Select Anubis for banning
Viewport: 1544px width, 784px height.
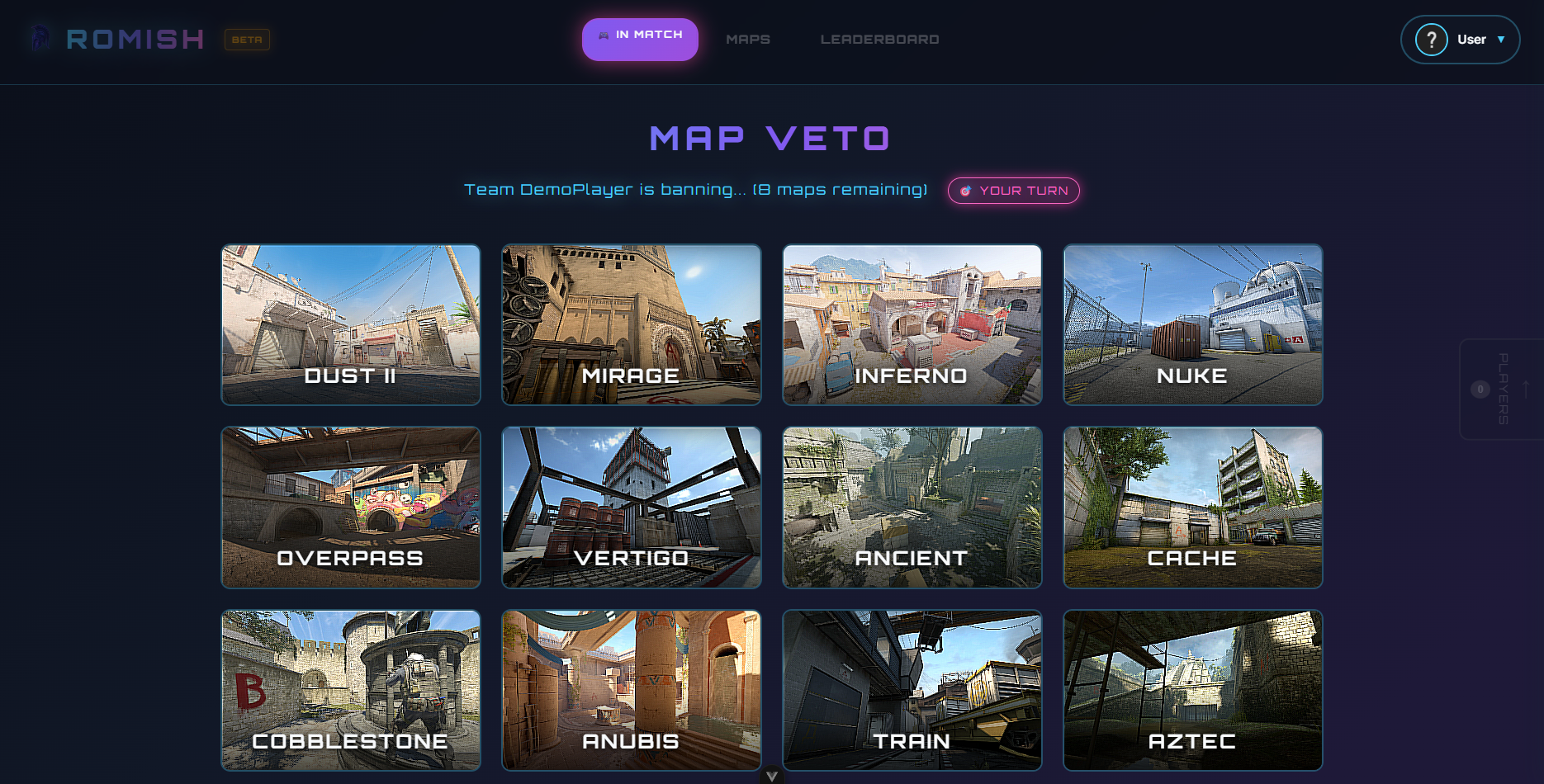click(x=631, y=690)
